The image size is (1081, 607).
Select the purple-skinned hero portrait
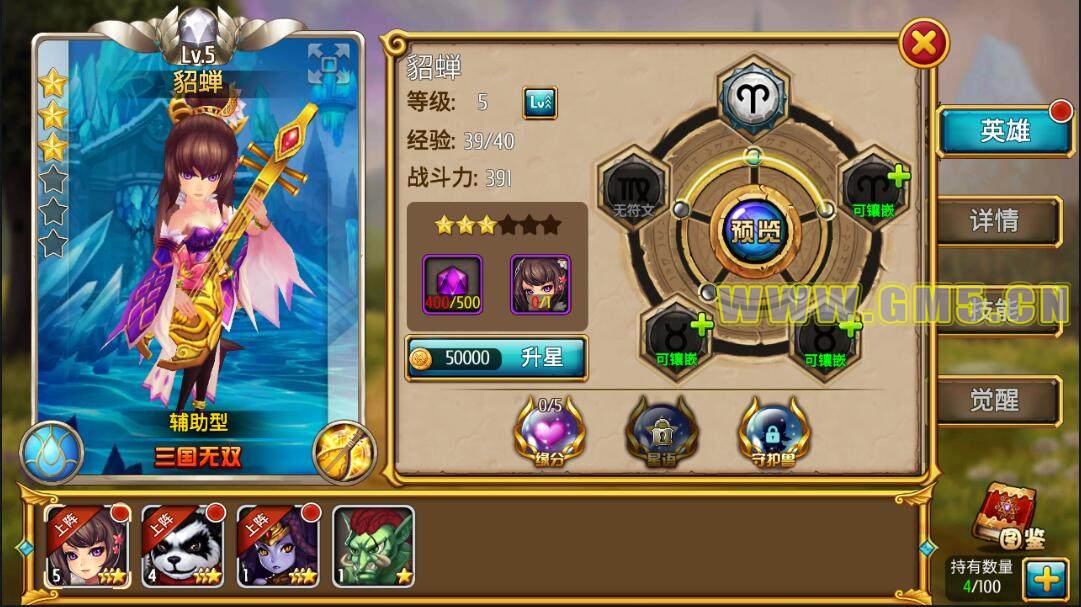click(x=277, y=546)
